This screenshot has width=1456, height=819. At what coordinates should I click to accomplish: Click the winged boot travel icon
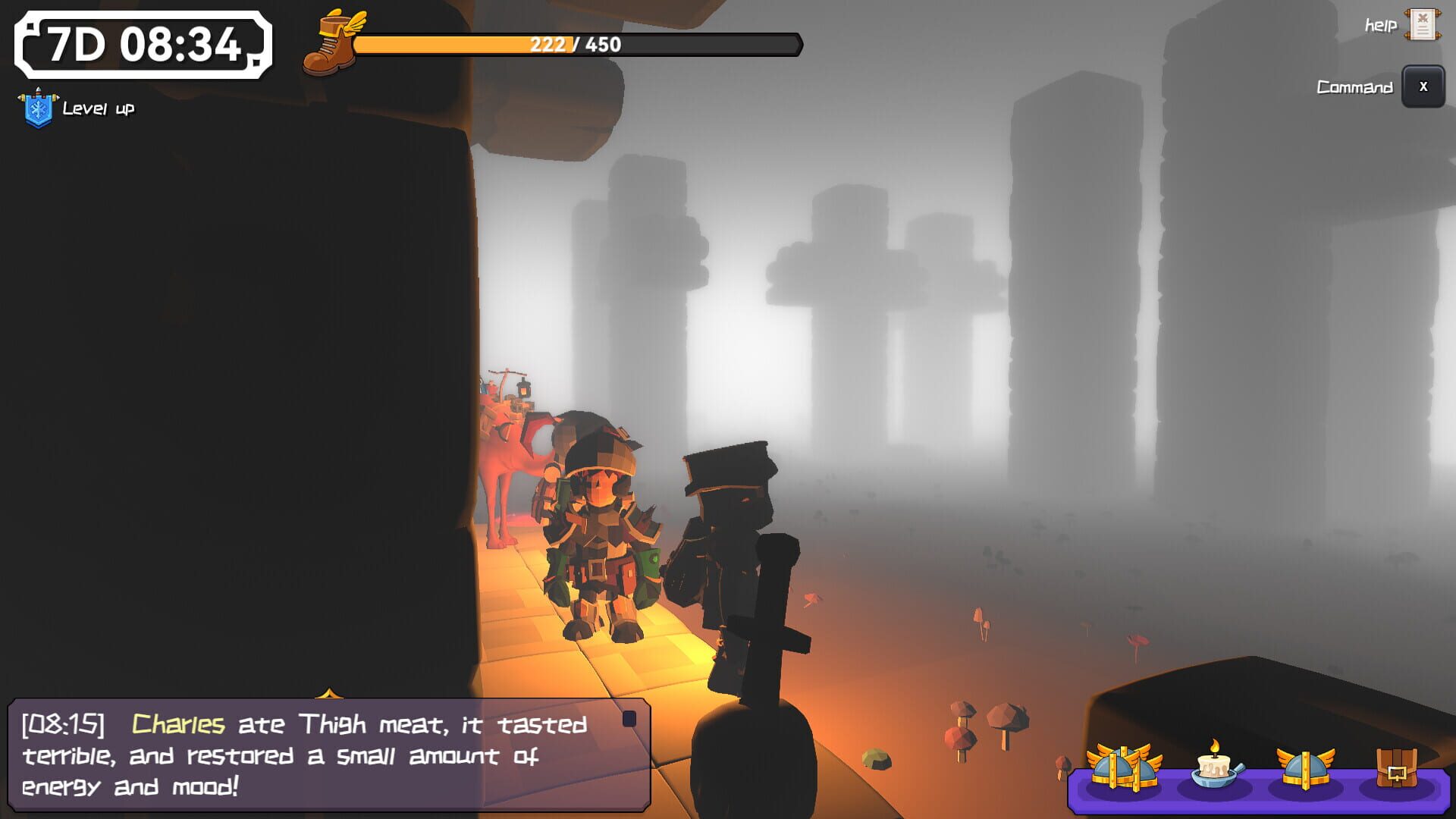331,42
